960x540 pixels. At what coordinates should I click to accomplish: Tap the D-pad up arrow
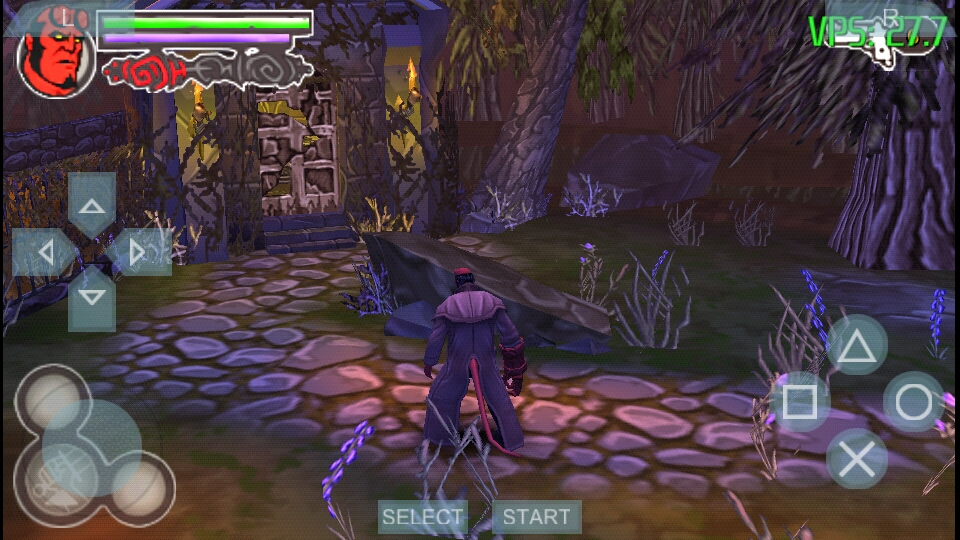point(91,208)
